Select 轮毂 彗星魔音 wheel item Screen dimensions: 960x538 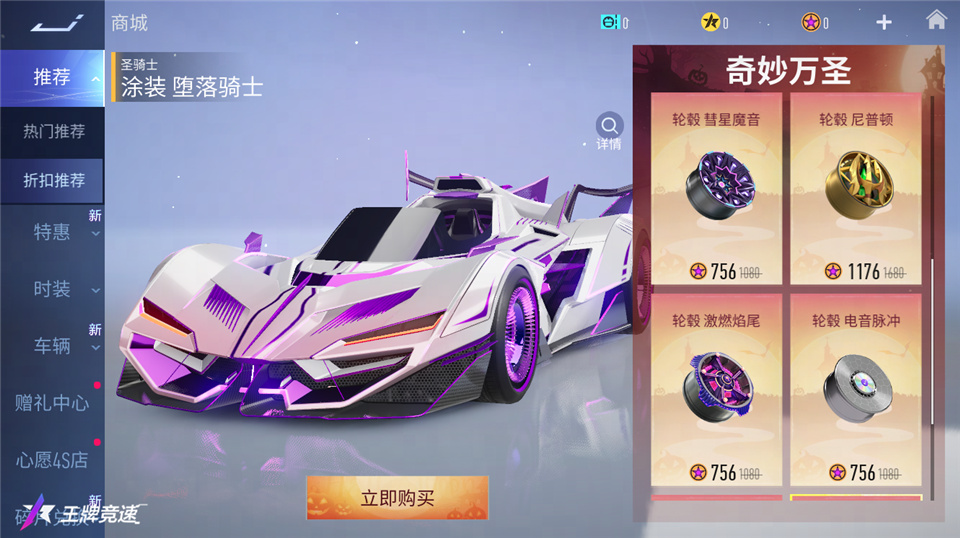(x=716, y=190)
